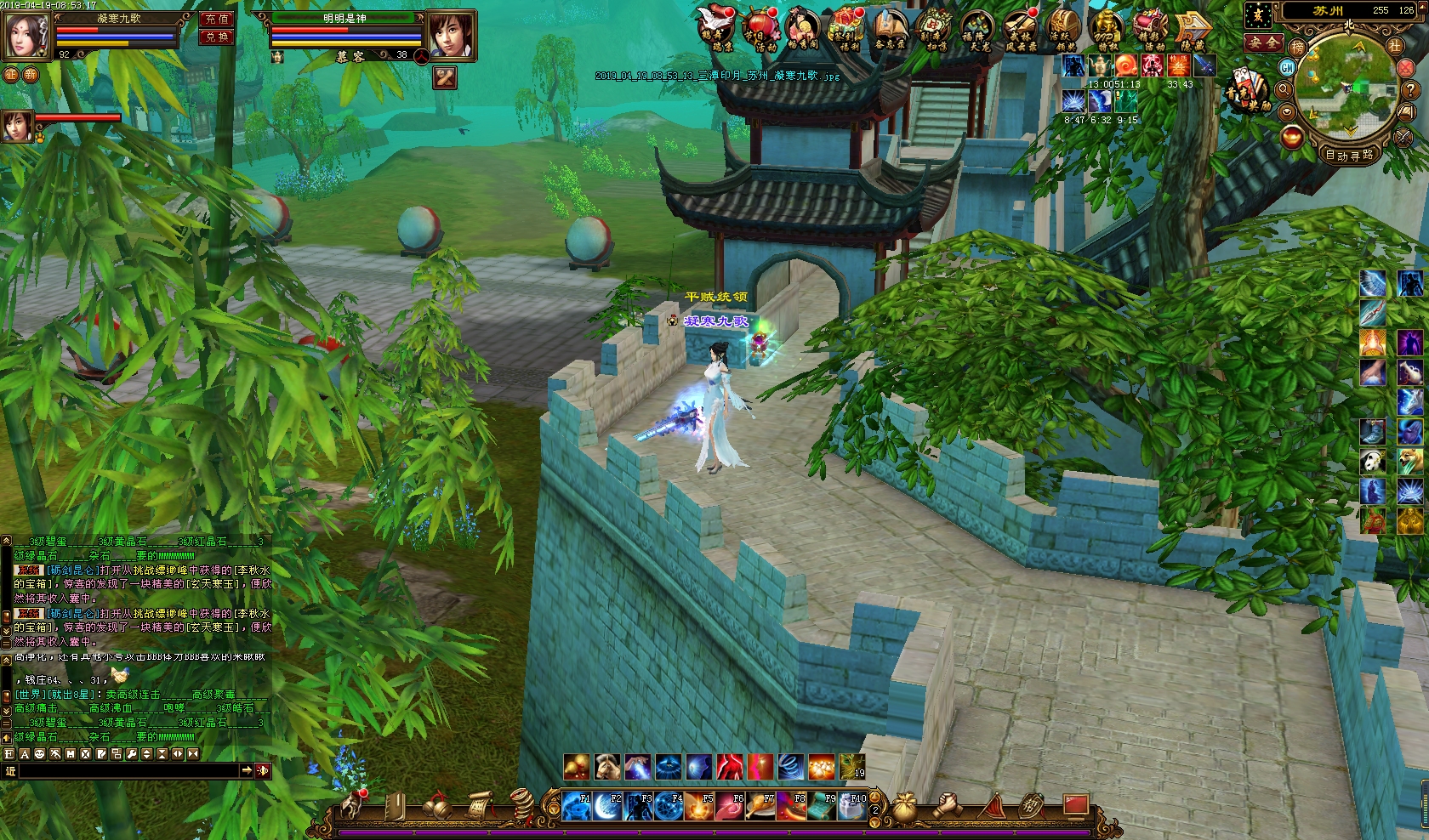Activate the F2 crescent moon skill
The image size is (1429, 840).
pos(607,805)
